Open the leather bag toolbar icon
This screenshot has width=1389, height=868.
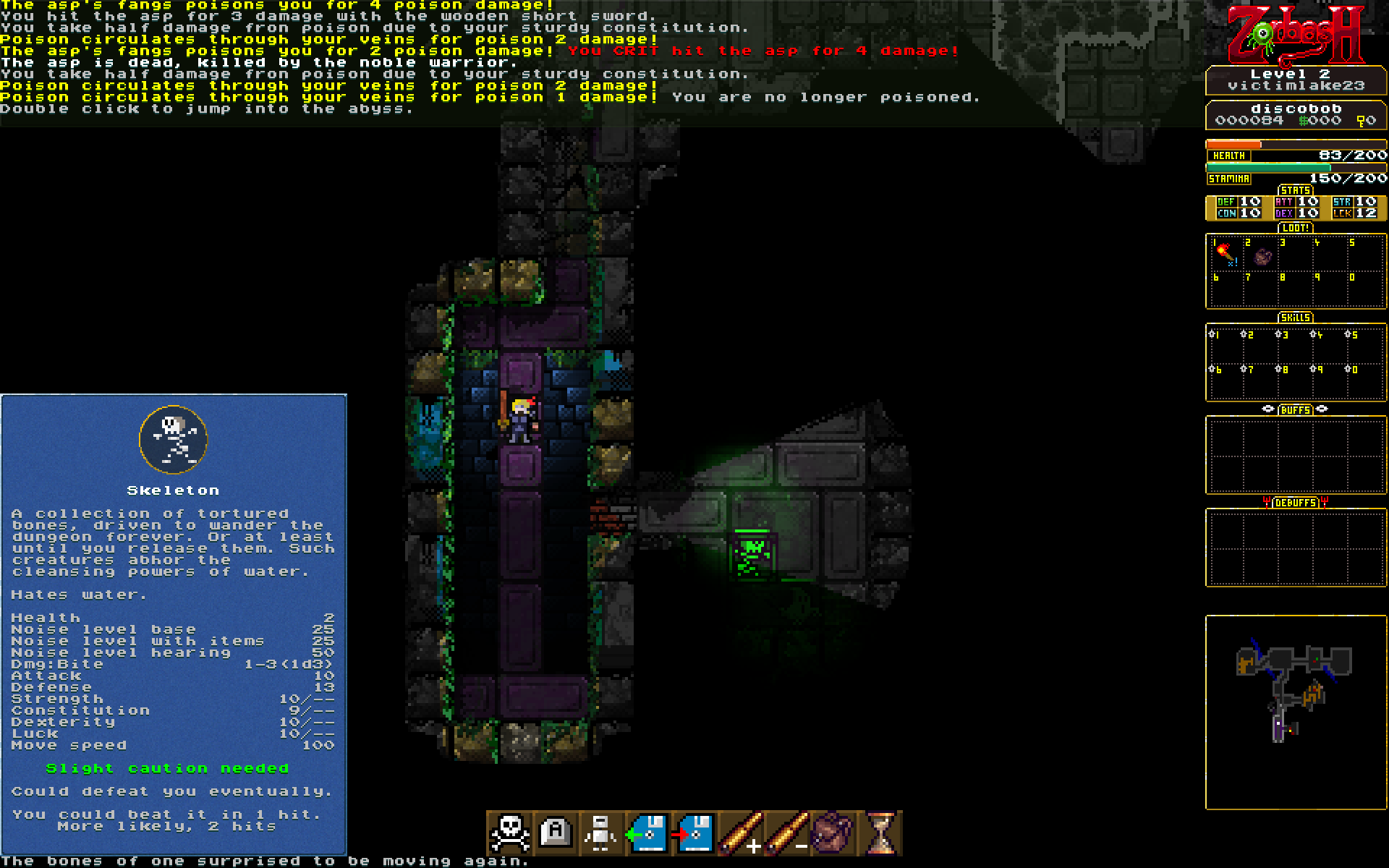click(833, 833)
